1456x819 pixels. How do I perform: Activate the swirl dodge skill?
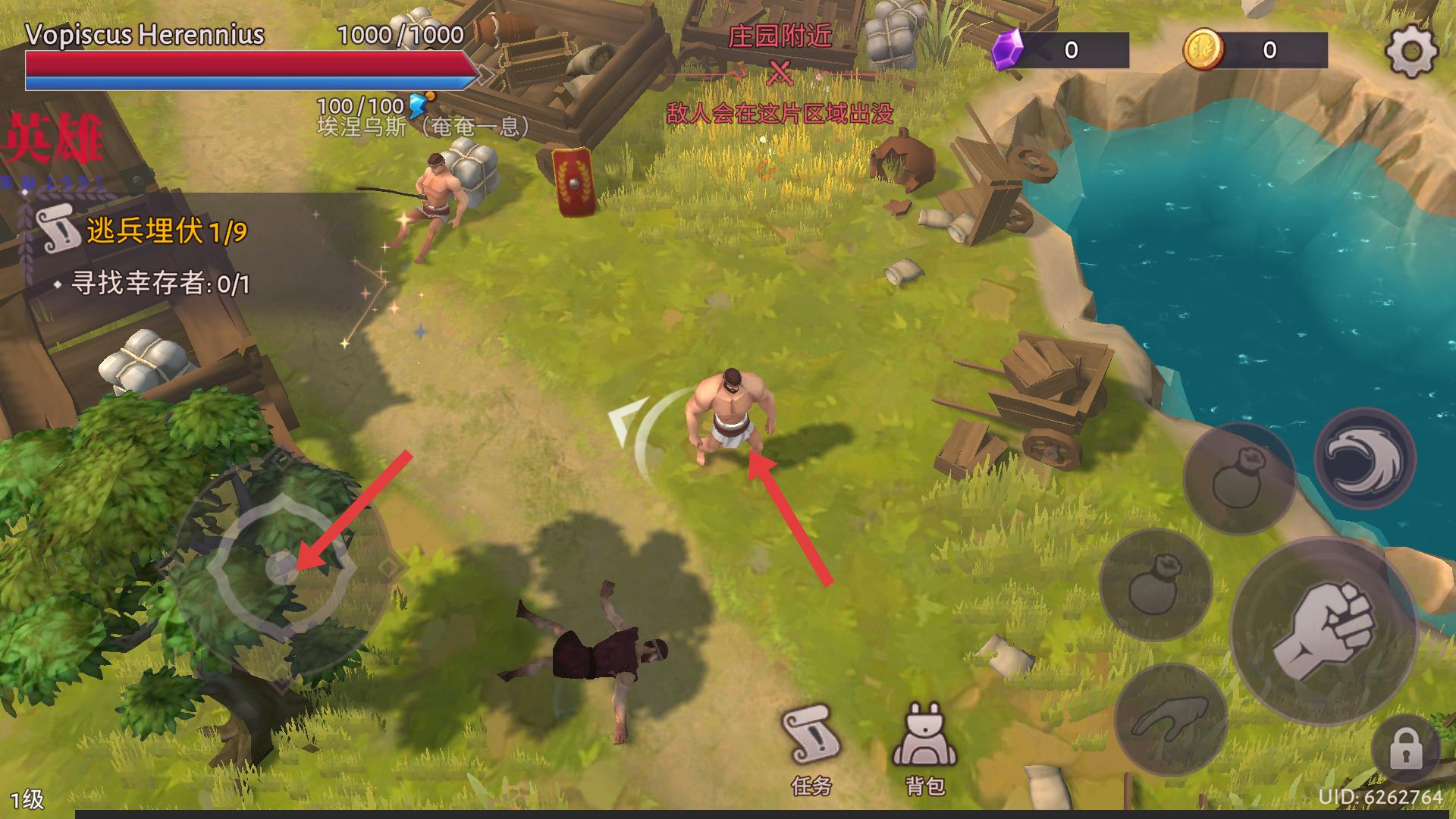1364,459
